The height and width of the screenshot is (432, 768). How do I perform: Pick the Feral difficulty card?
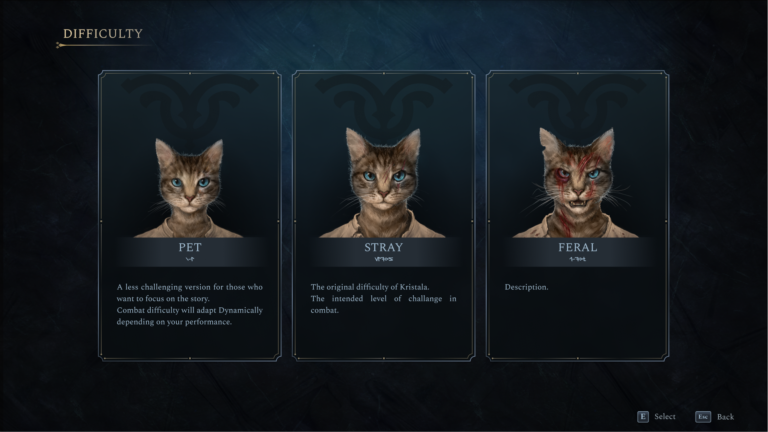tap(577, 215)
